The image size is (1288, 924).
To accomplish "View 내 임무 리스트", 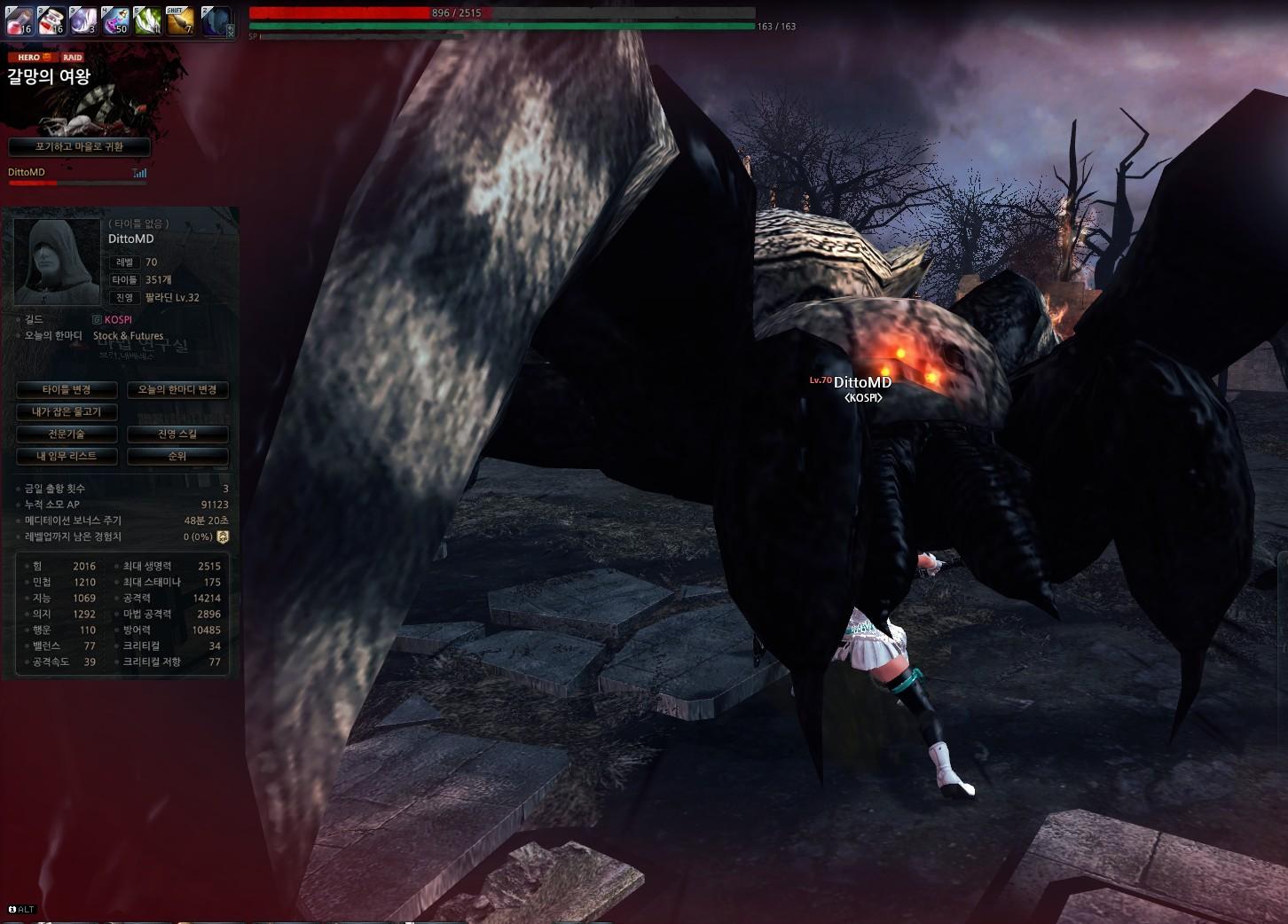I will click(67, 457).
